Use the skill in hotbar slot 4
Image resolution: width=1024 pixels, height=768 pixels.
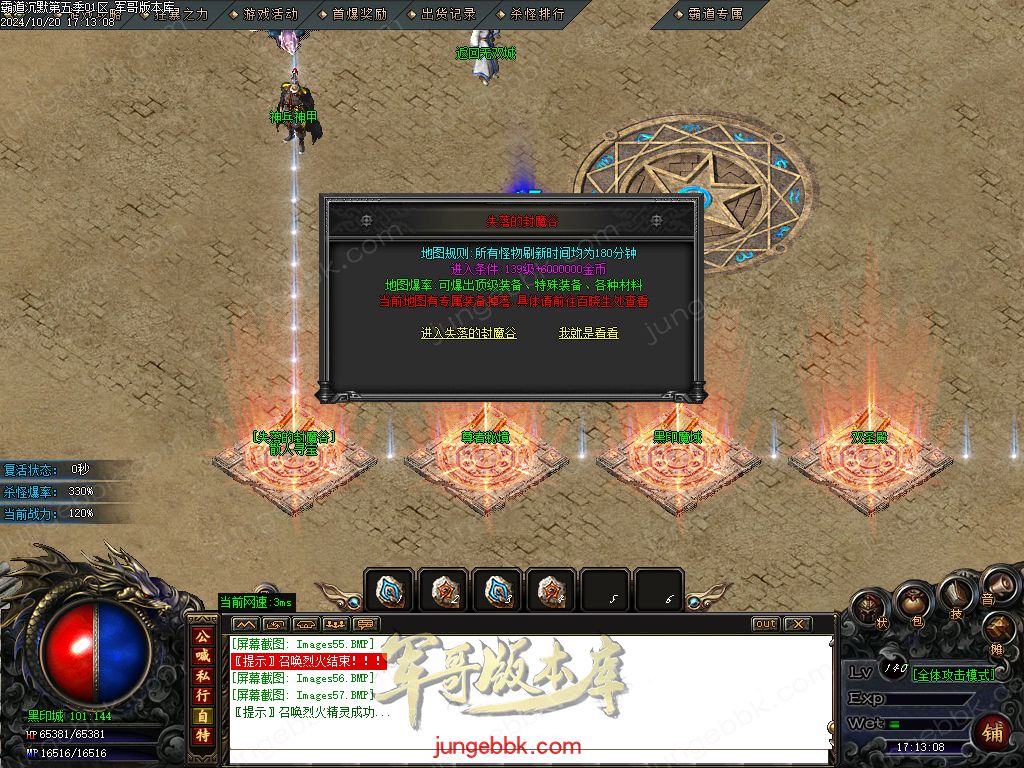coord(550,590)
